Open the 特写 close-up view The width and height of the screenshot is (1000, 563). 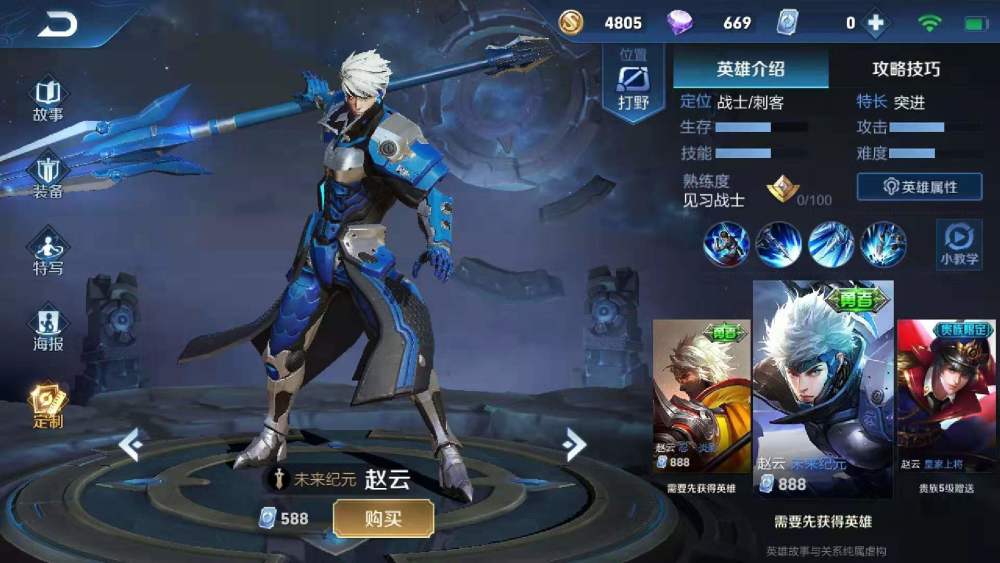pyautogui.click(x=48, y=253)
